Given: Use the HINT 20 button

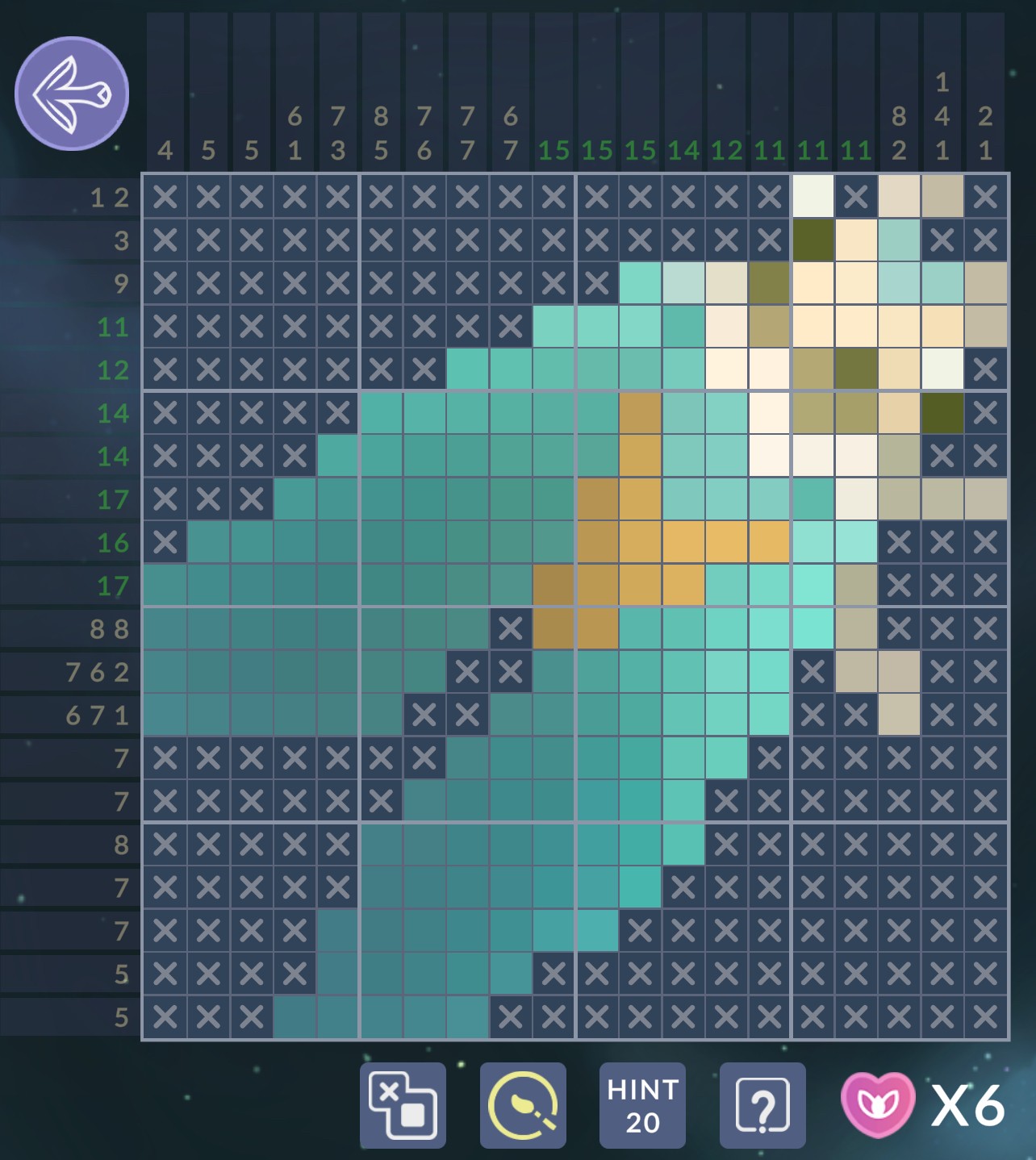Looking at the screenshot, I should [x=642, y=1105].
